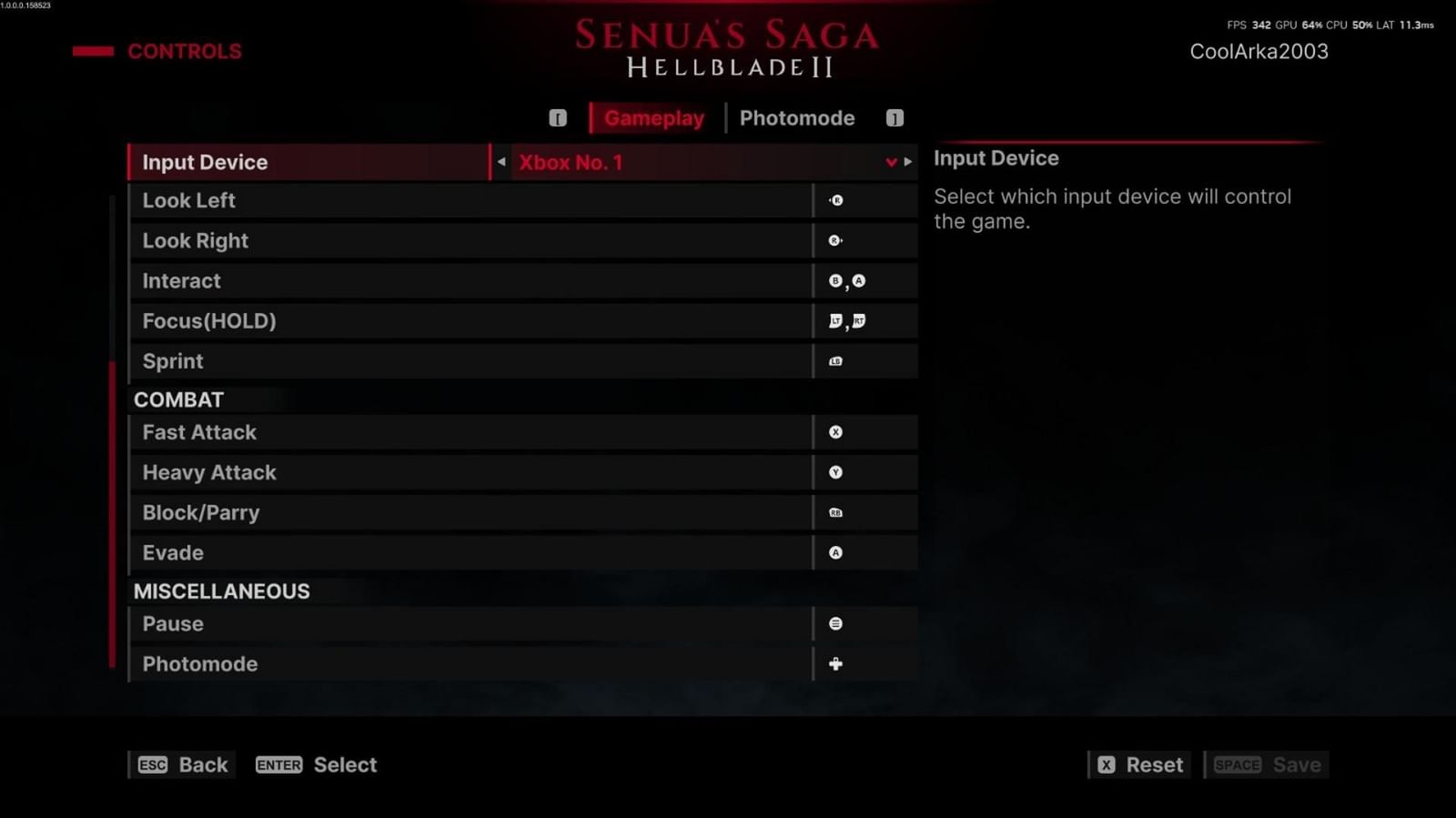Select the A Evade button glyph
1456x818 pixels.
pos(834,552)
